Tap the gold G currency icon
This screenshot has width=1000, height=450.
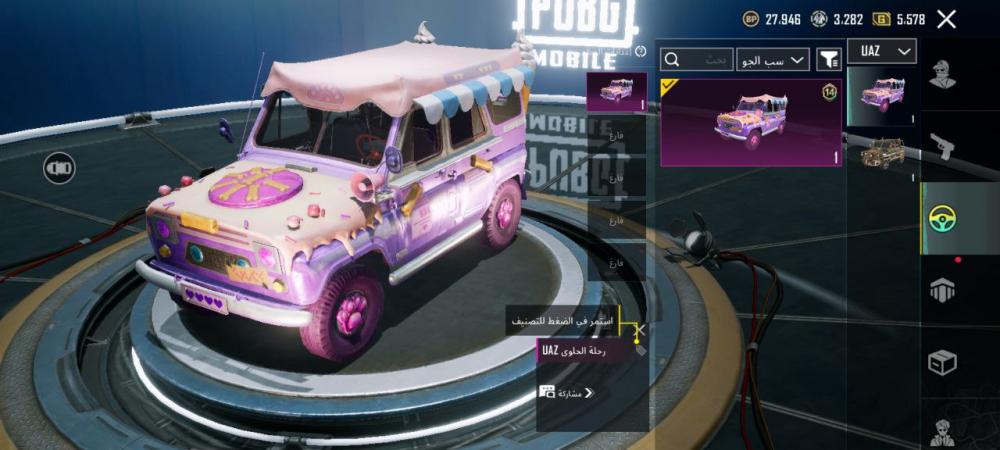tap(881, 19)
